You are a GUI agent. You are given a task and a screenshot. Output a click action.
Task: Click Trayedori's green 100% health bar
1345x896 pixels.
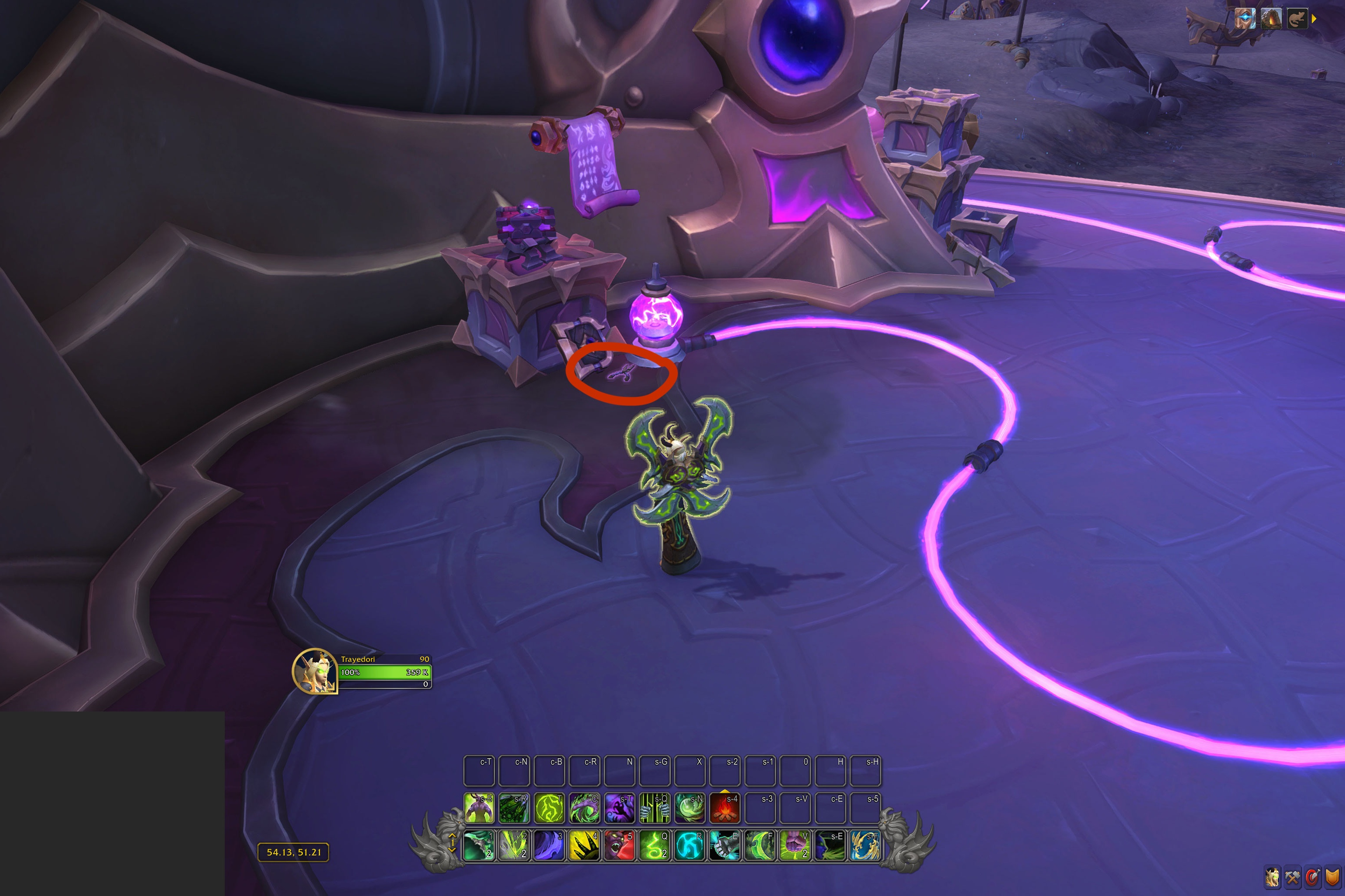tap(383, 673)
